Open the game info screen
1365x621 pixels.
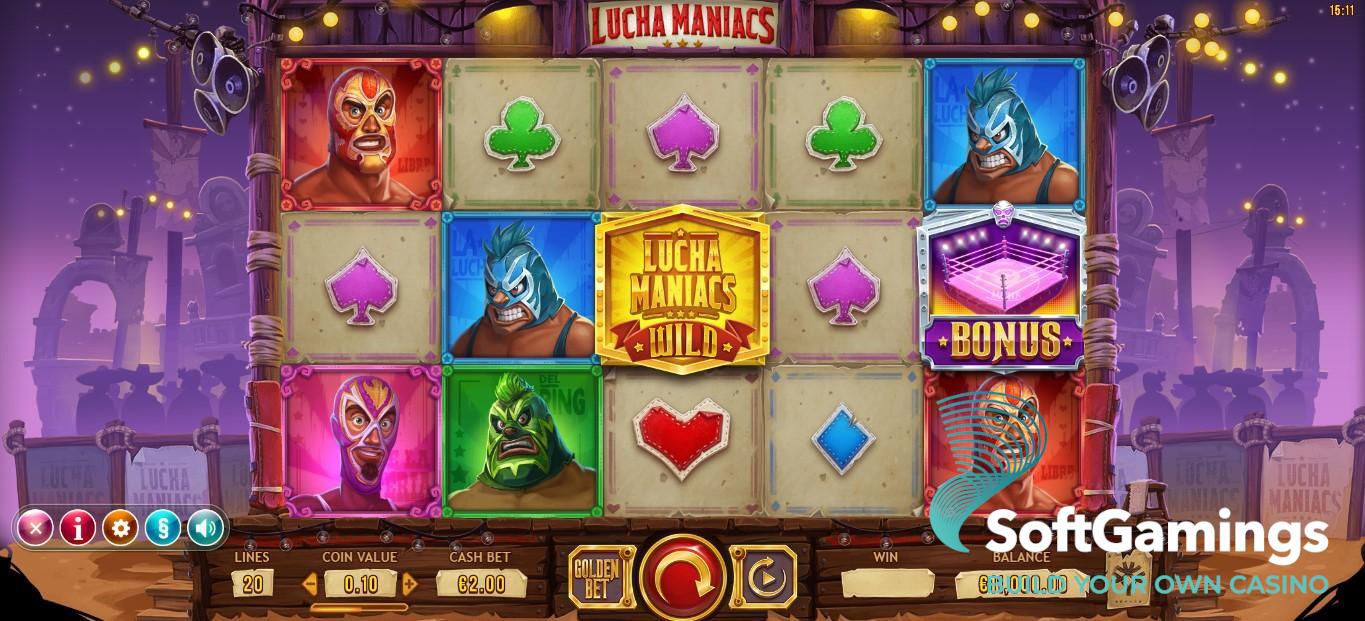78,527
